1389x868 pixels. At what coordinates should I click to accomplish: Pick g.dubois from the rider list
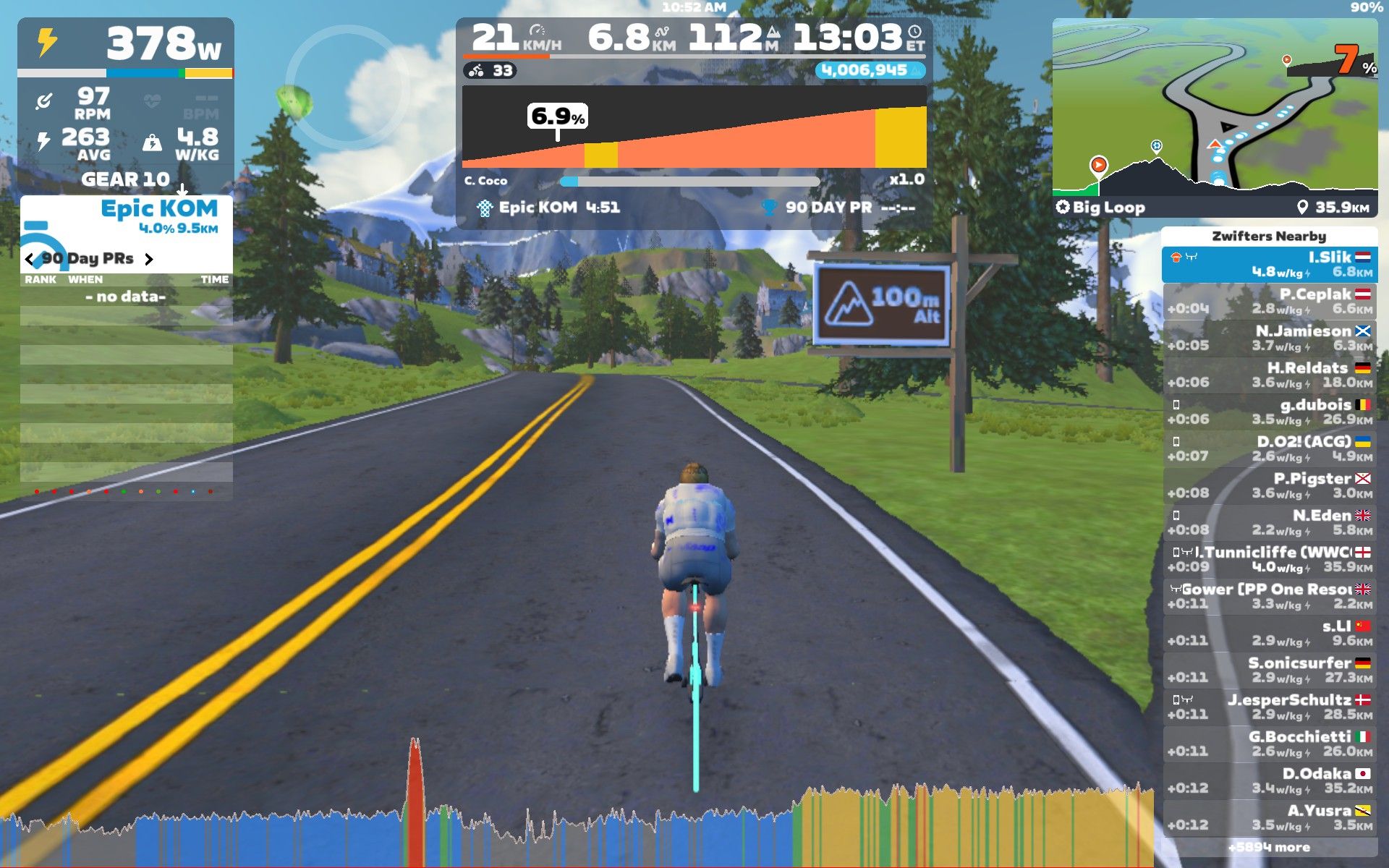click(1270, 412)
